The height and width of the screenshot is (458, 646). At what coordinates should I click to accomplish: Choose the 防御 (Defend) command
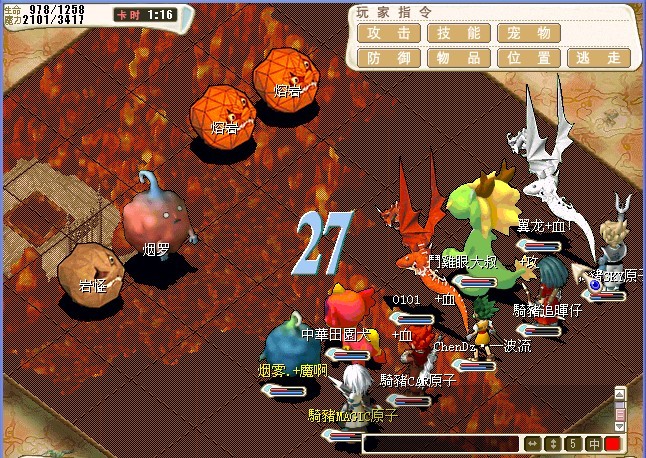388,58
